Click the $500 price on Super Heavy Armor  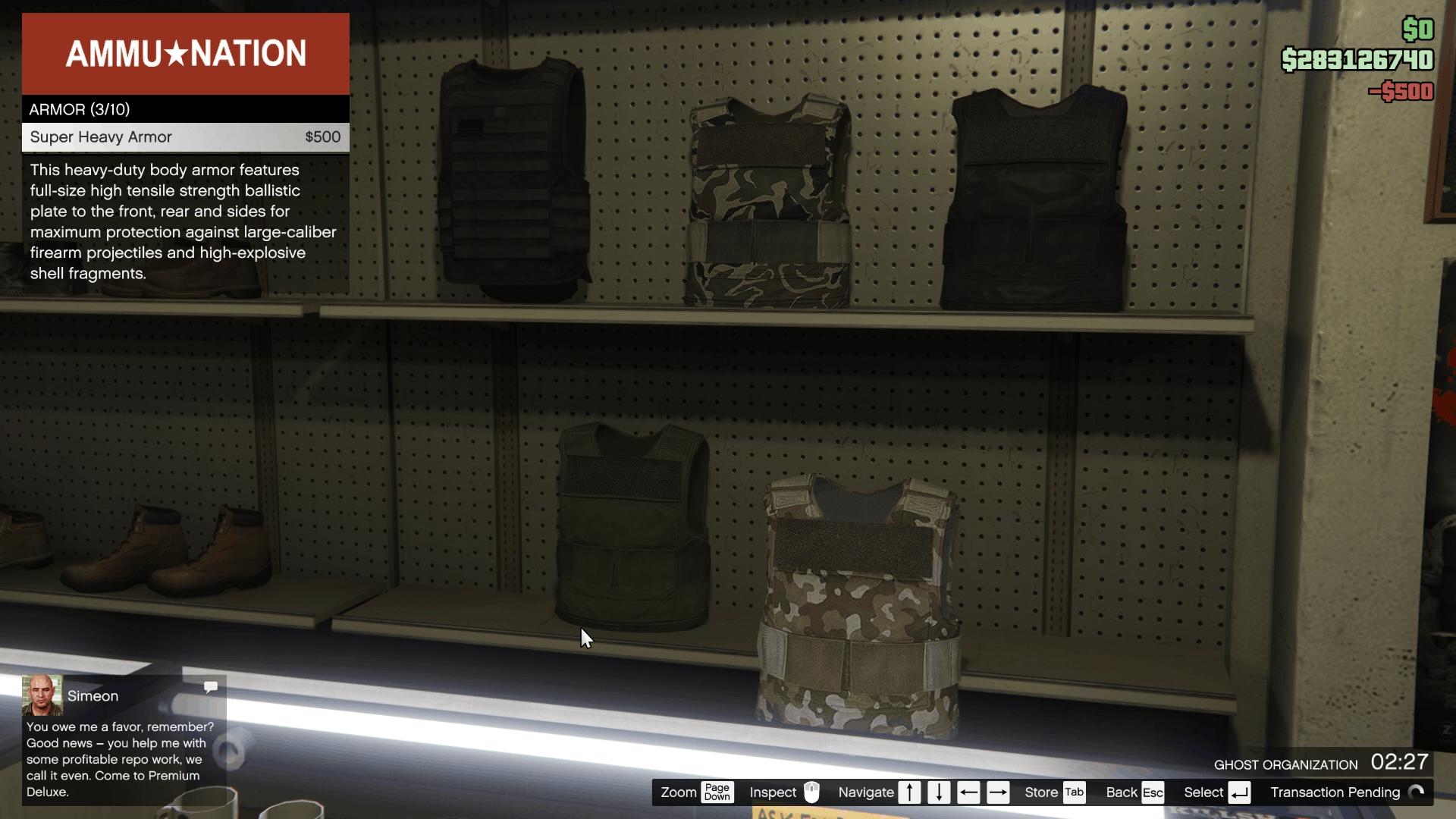point(322,137)
